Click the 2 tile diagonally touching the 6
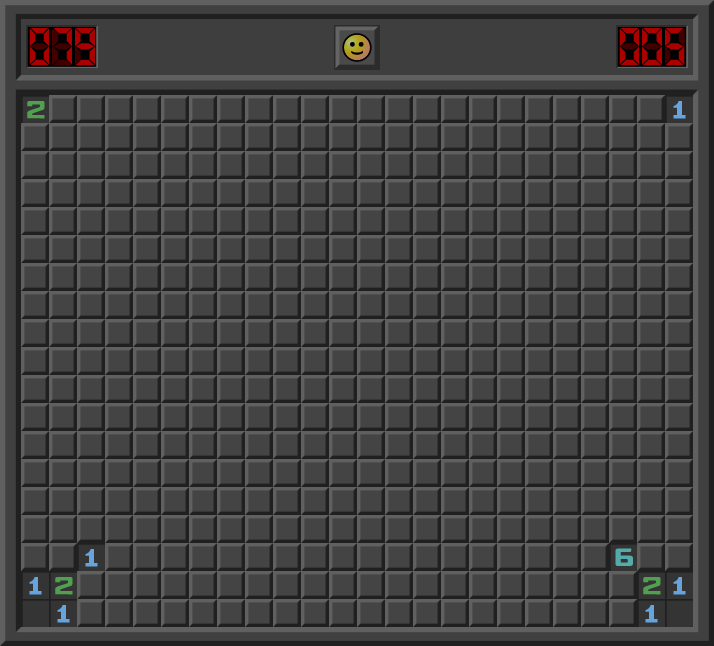 [x=651, y=585]
